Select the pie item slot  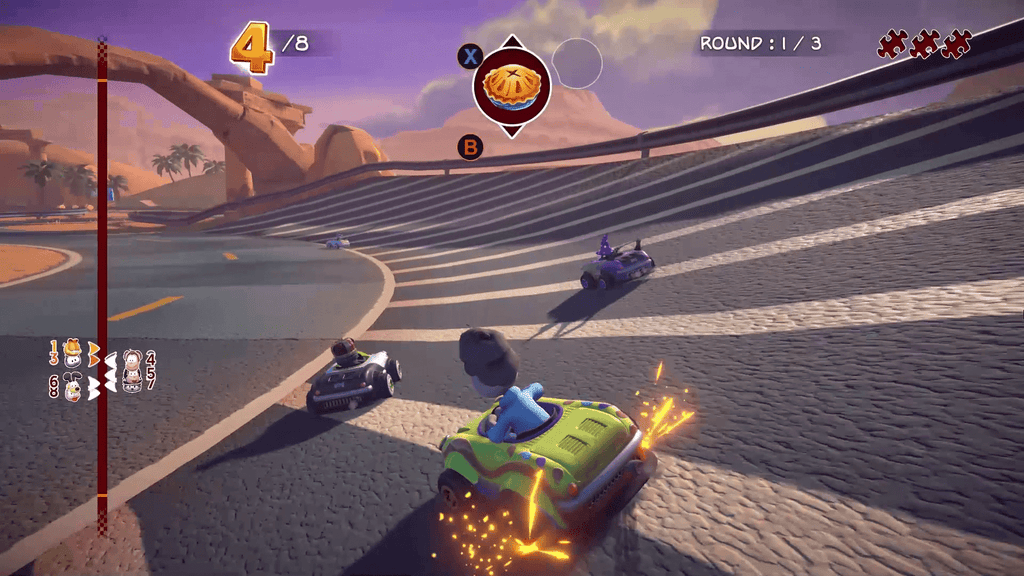[511, 87]
